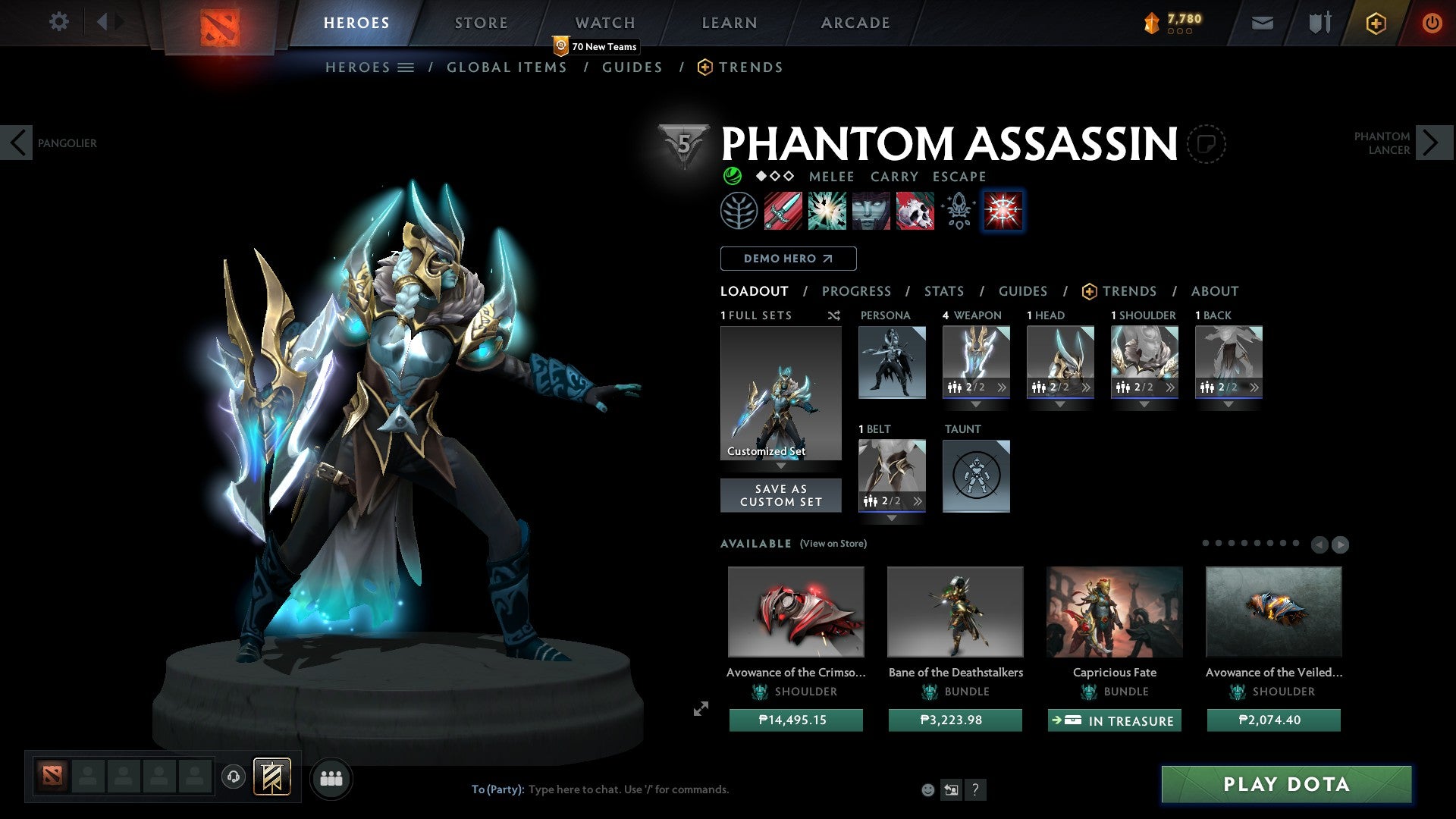
Task: Open the messages envelope at top right
Action: 1262,23
